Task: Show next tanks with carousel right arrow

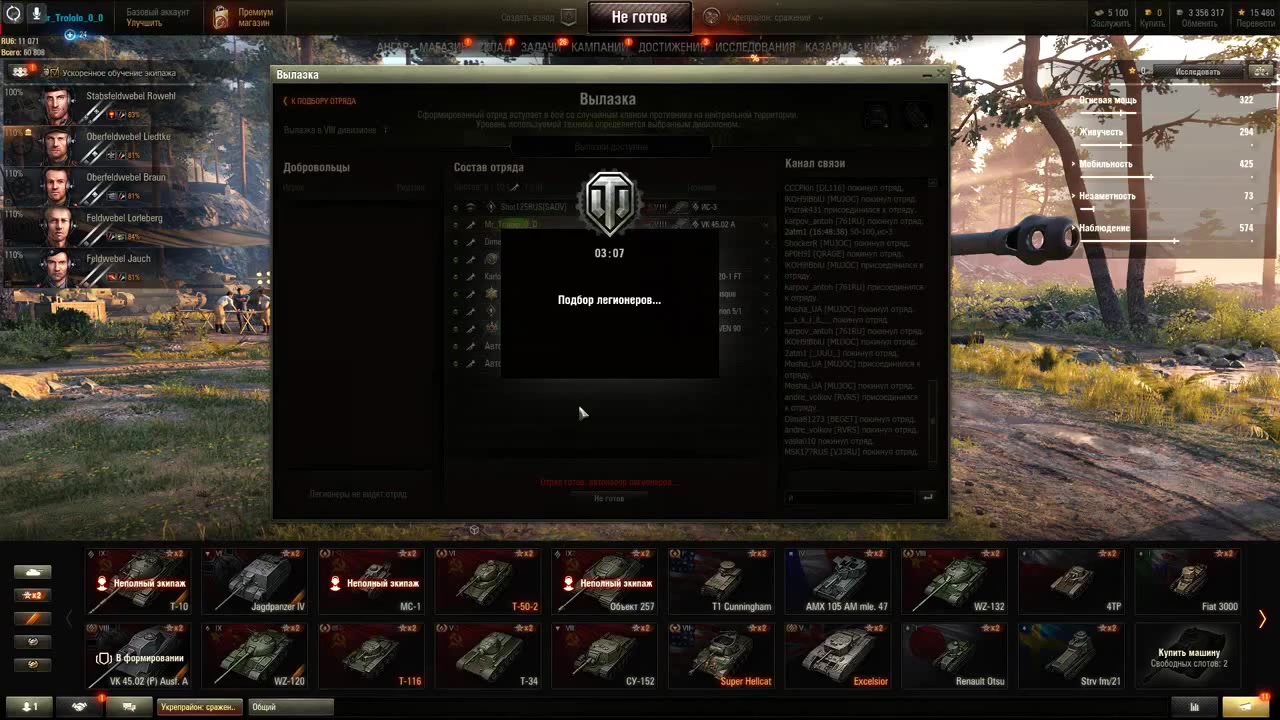Action: pyautogui.click(x=1262, y=620)
